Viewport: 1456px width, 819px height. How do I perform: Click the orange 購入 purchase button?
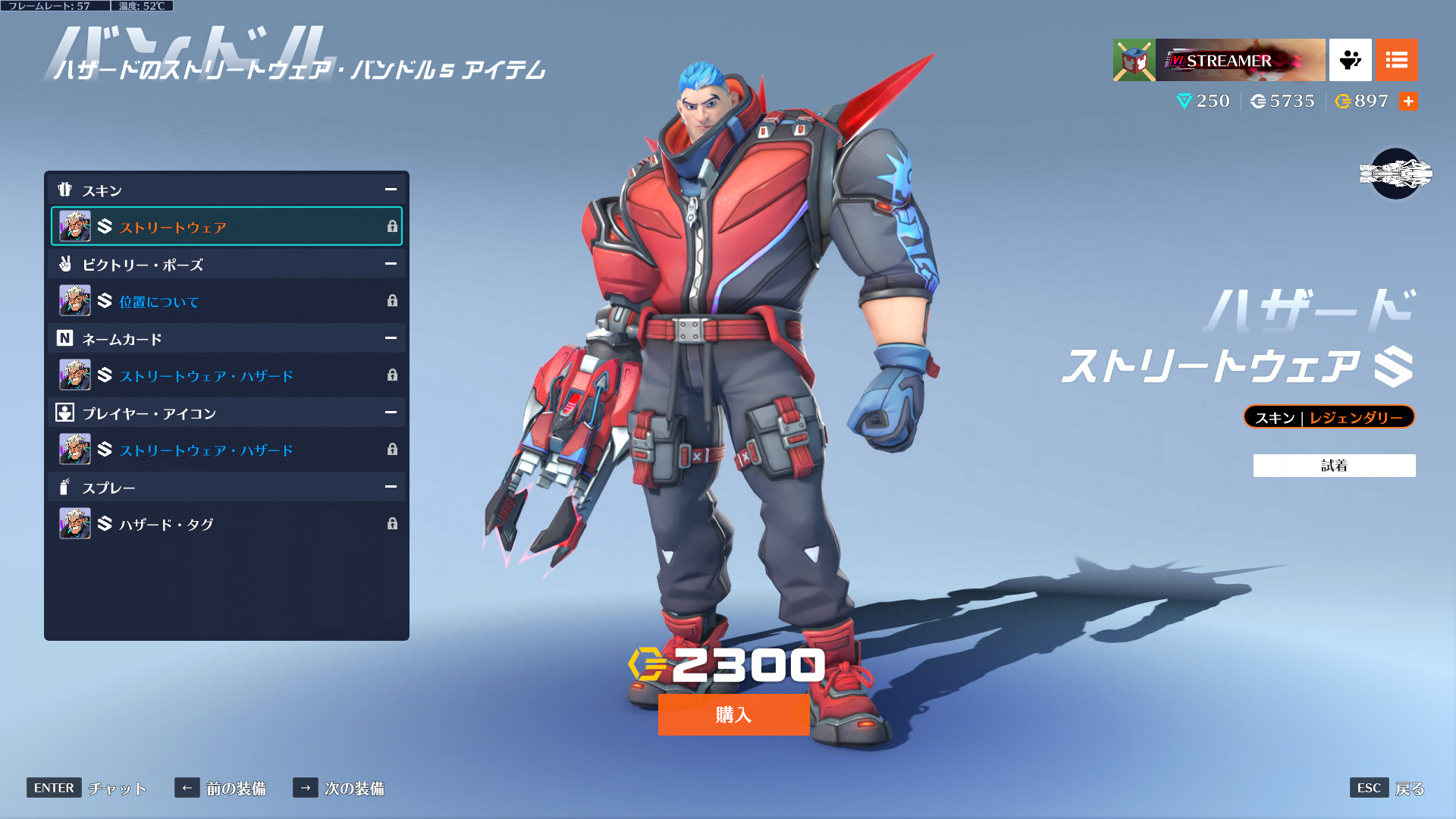pyautogui.click(x=733, y=714)
